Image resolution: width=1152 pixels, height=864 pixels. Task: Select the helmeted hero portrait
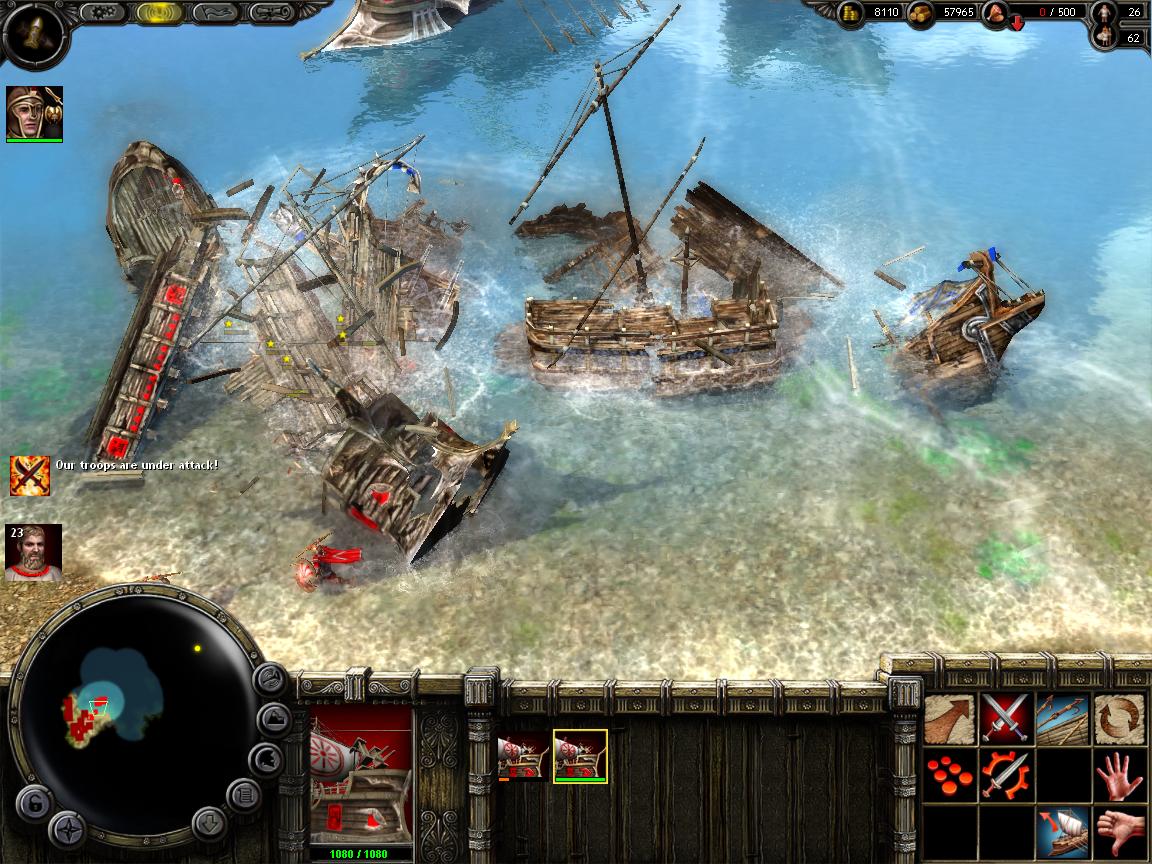pos(34,112)
